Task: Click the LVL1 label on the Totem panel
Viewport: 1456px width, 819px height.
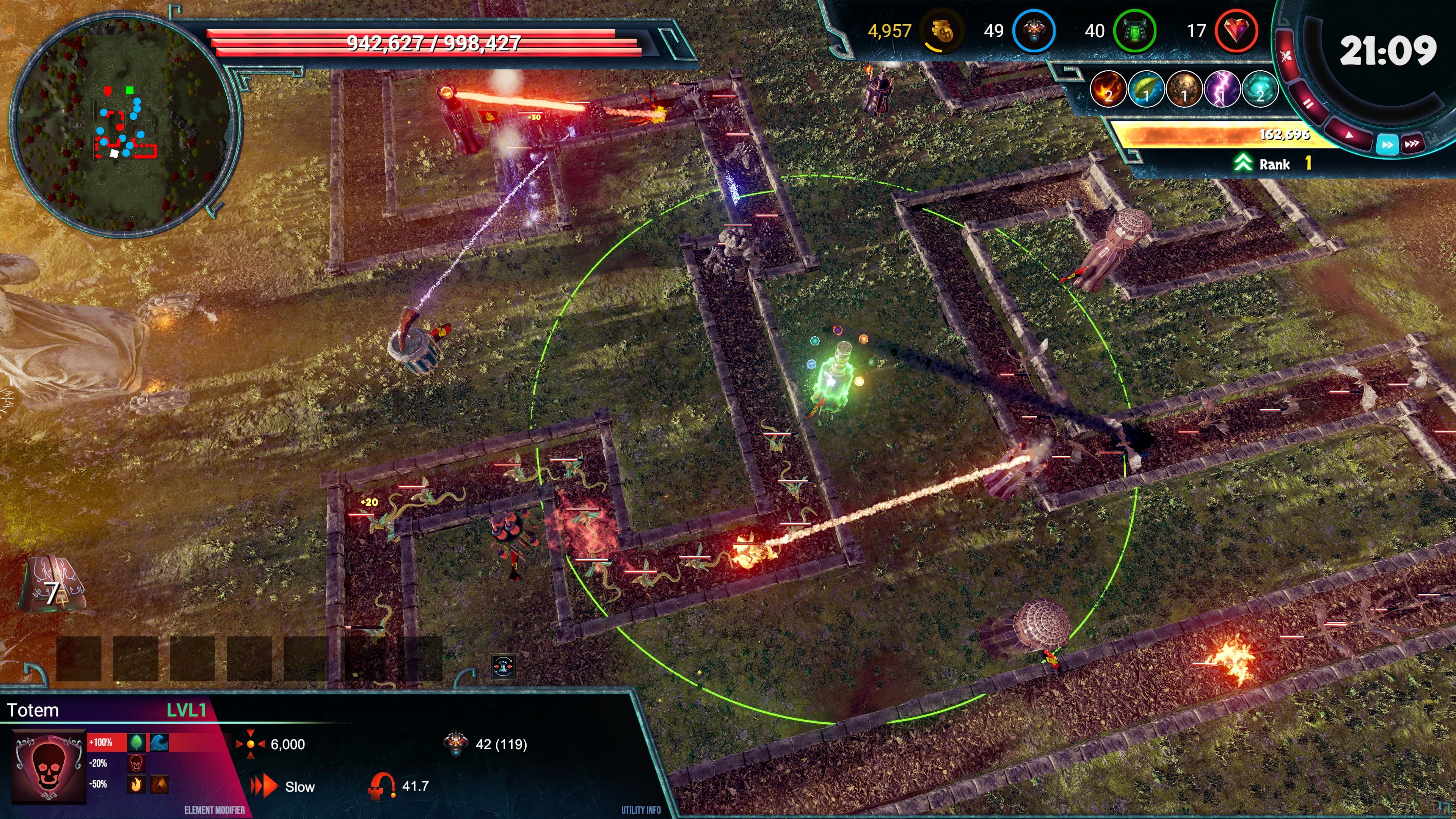Action: coord(187,710)
